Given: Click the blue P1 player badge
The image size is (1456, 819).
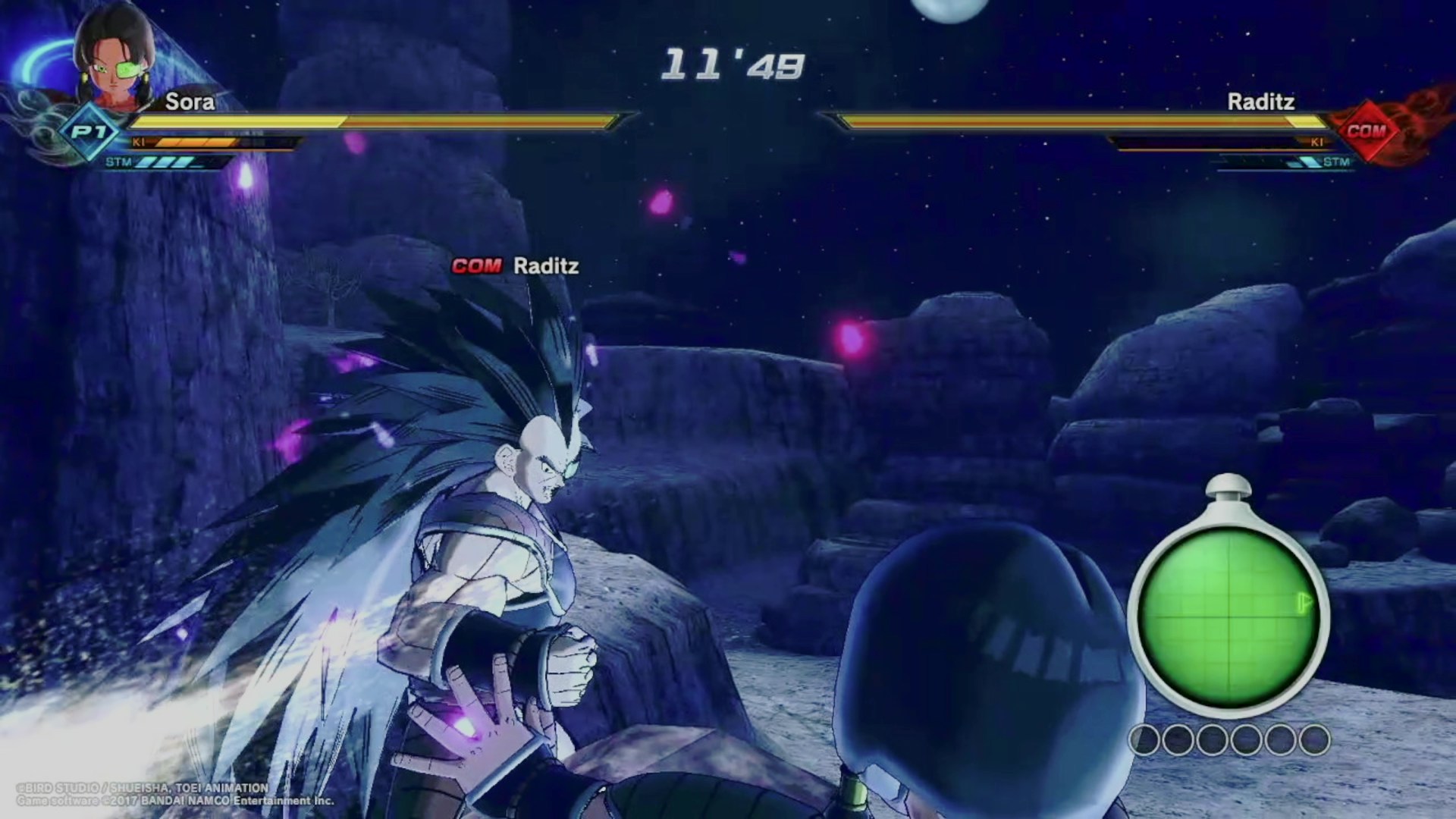Looking at the screenshot, I should (x=89, y=133).
